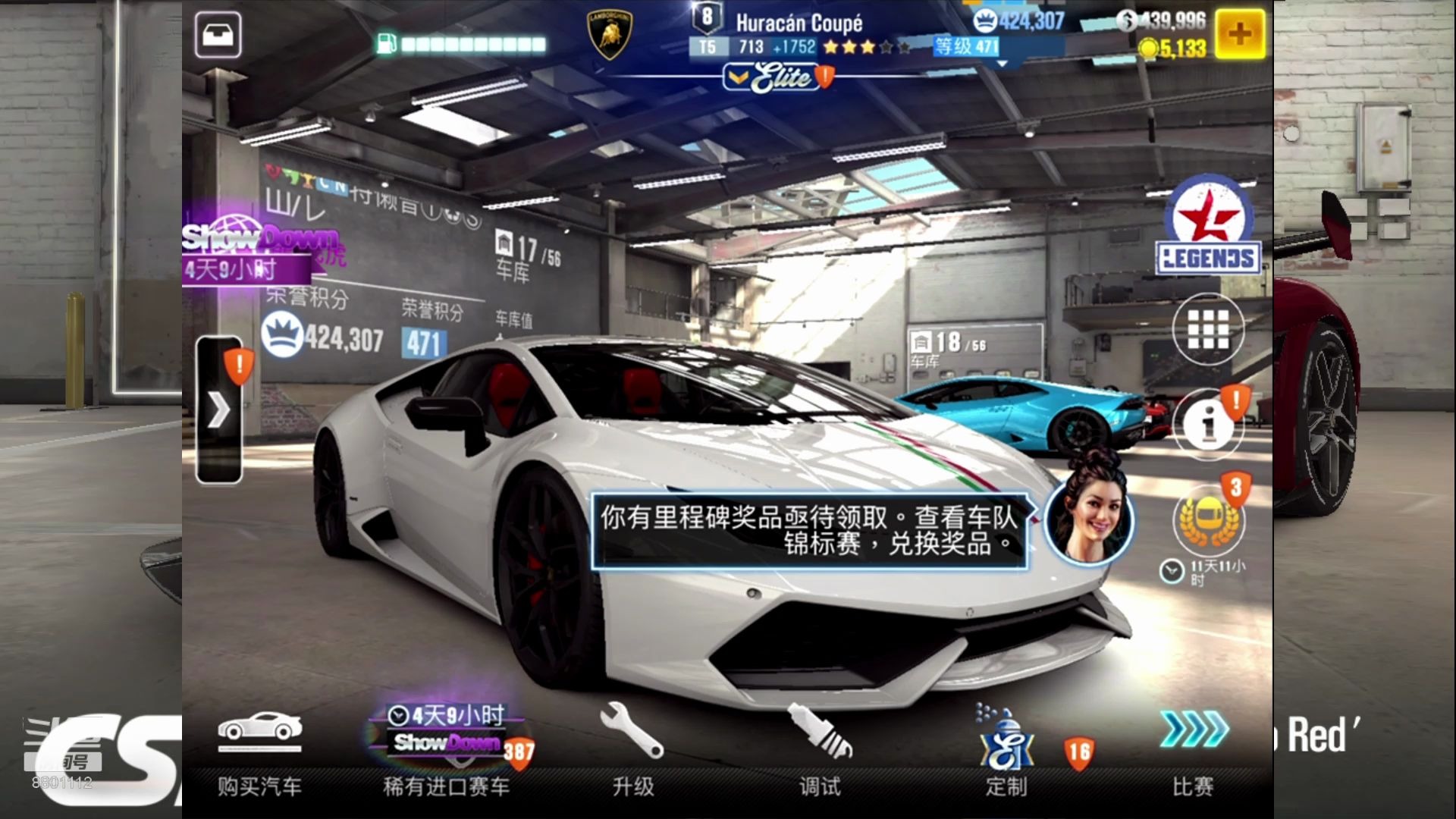The height and width of the screenshot is (819, 1456).
Task: Show car info via the i button
Action: click(x=1208, y=424)
